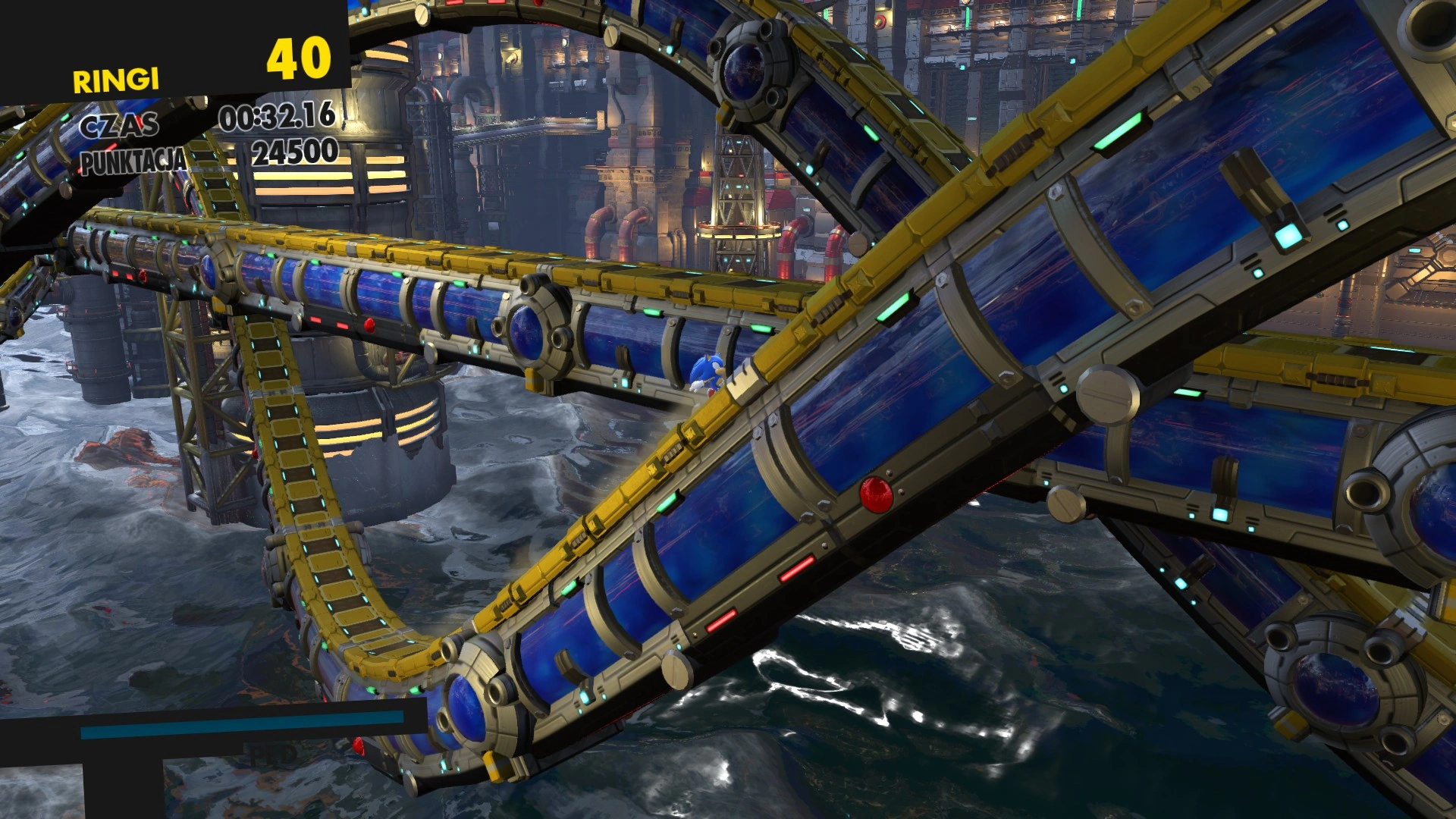The image size is (1456, 819).
Task: Click the yellow RINGI ring counter label
Action: (115, 78)
